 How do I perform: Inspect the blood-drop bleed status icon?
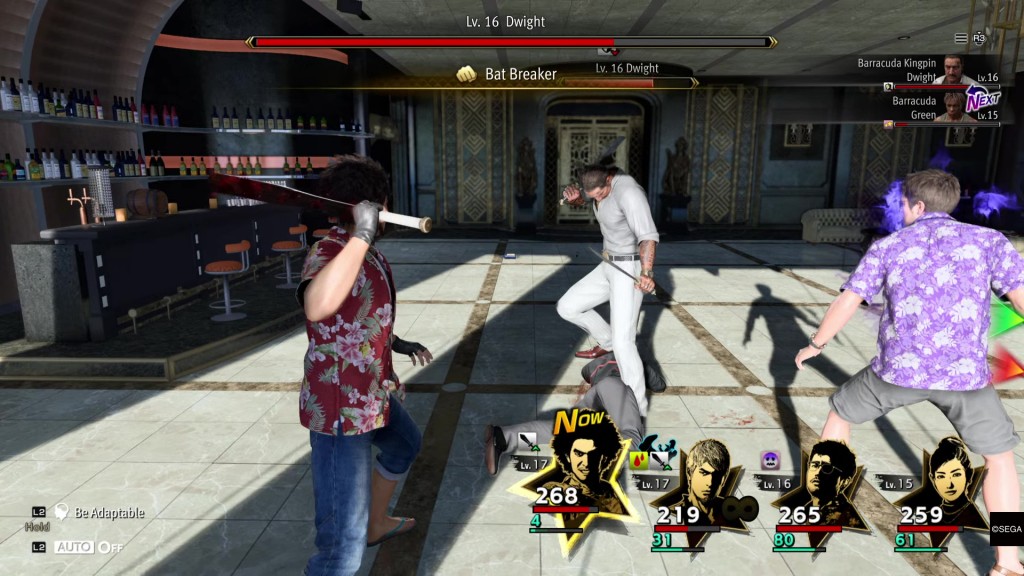(x=640, y=460)
